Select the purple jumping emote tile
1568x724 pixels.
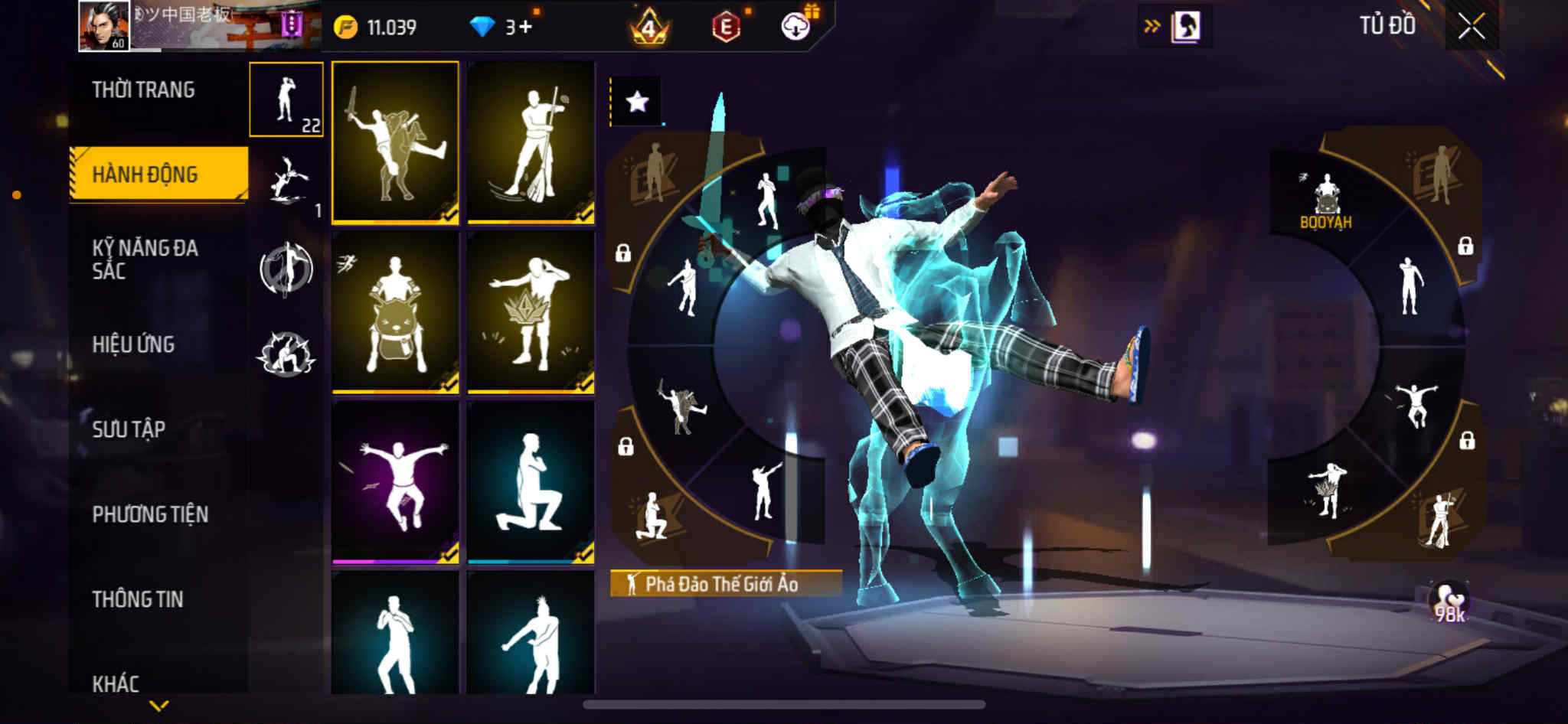(395, 482)
